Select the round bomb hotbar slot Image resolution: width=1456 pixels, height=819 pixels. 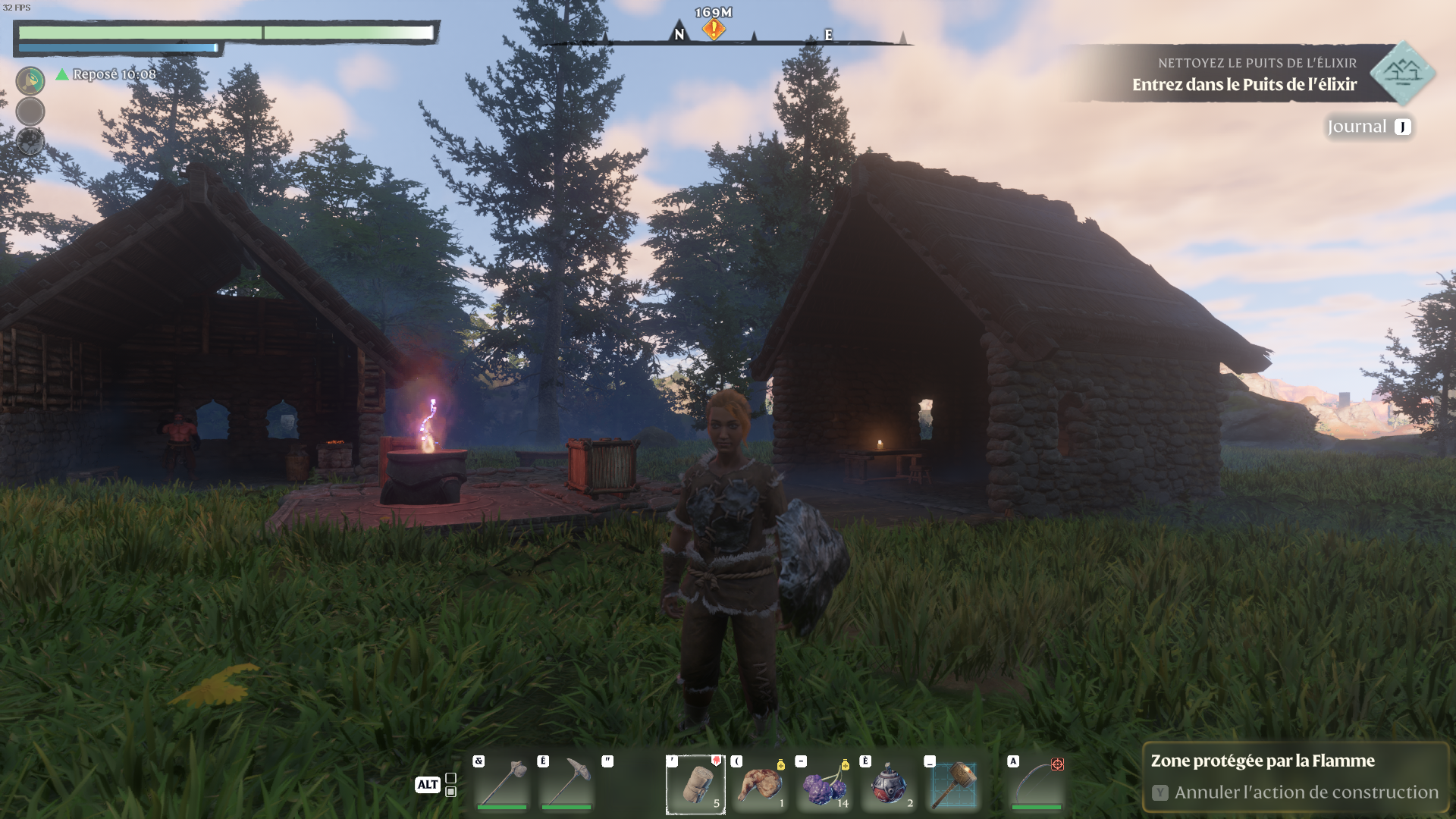click(889, 785)
